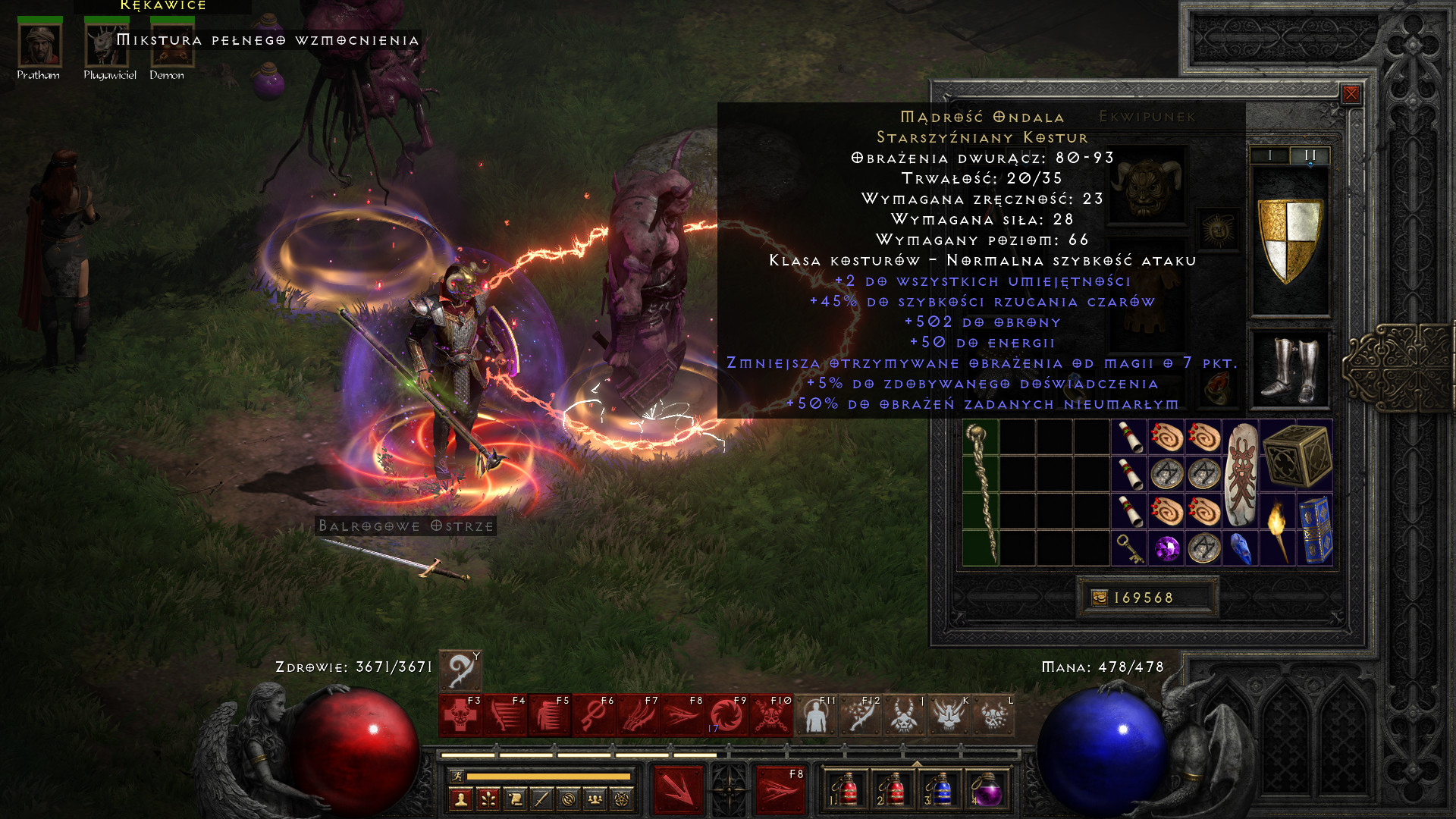Viewport: 1456px width, 819px height.
Task: Open the left-click arrow skill selector
Action: tap(679, 790)
